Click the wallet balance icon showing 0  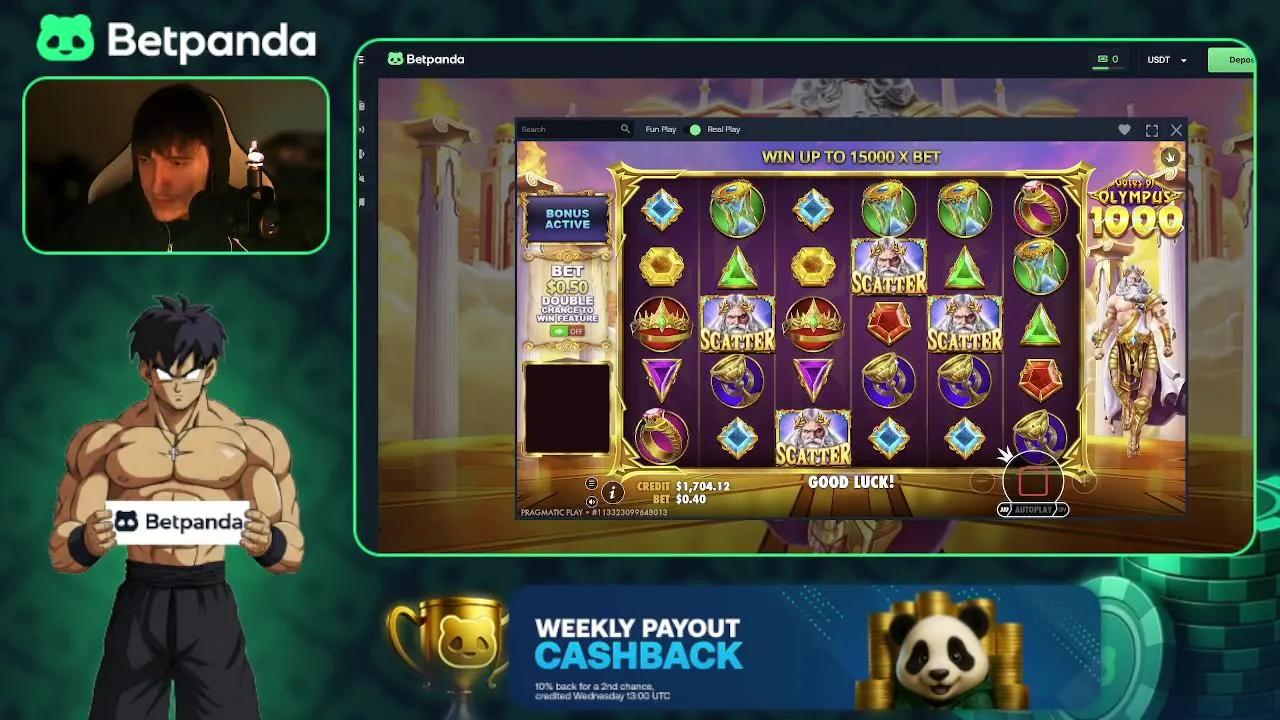(x=1105, y=59)
